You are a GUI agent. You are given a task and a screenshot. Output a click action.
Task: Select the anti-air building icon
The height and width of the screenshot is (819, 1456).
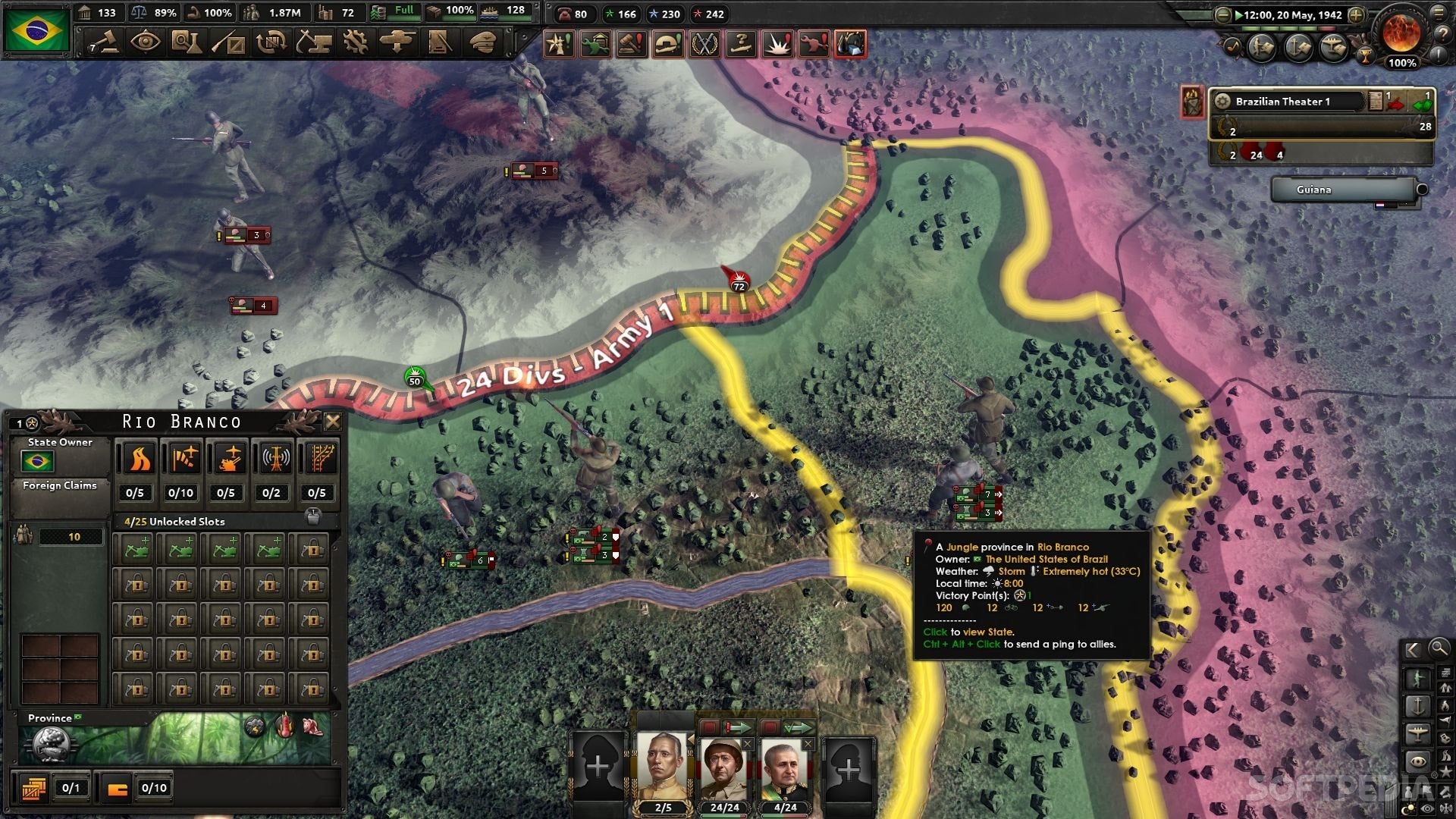point(229,459)
